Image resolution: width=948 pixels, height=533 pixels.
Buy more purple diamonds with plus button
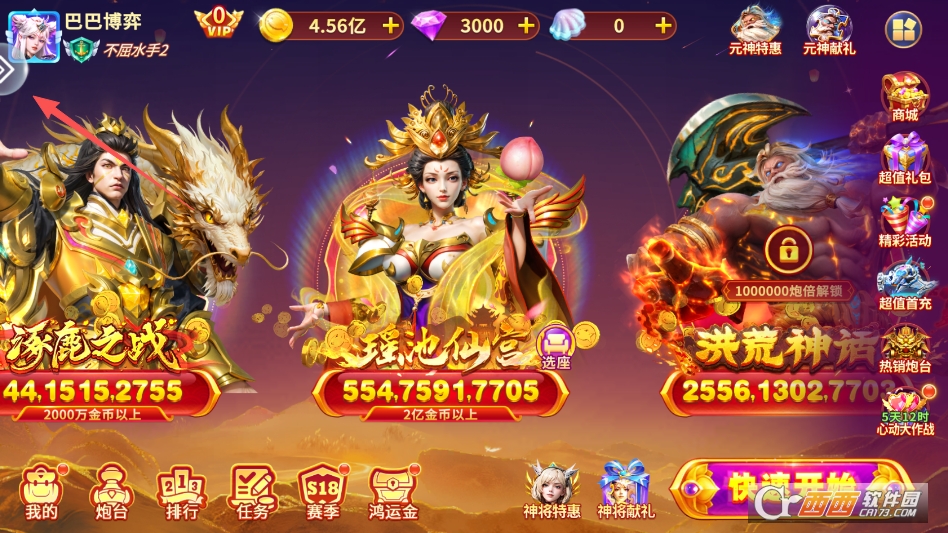526,26
